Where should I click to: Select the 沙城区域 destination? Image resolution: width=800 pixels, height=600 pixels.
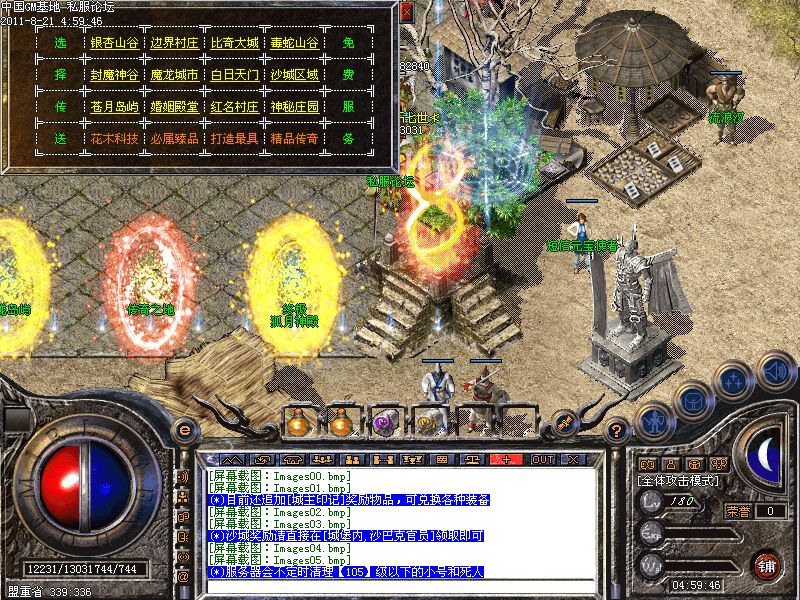point(294,75)
